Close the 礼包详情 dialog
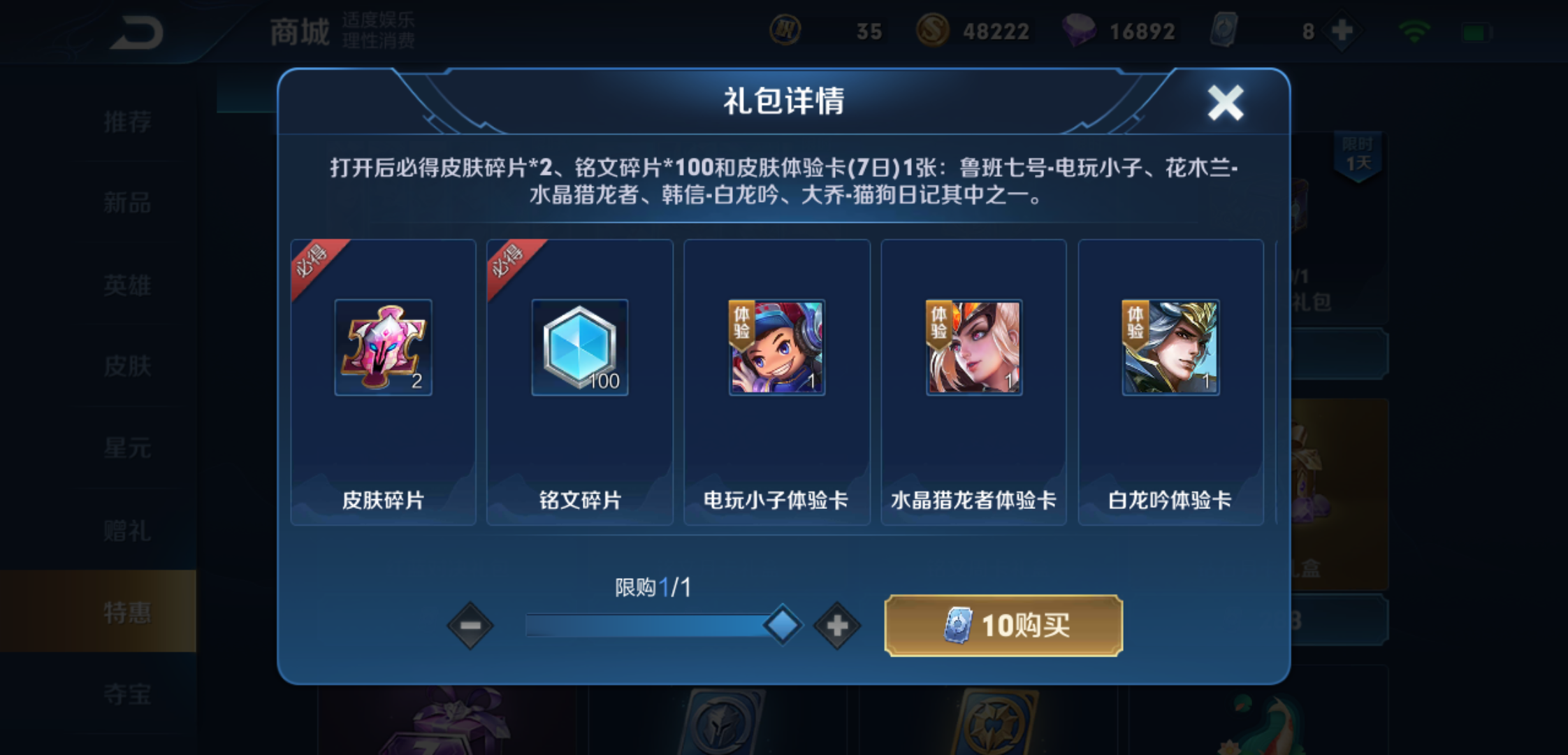Viewport: 1568px width, 755px height. point(1226,102)
